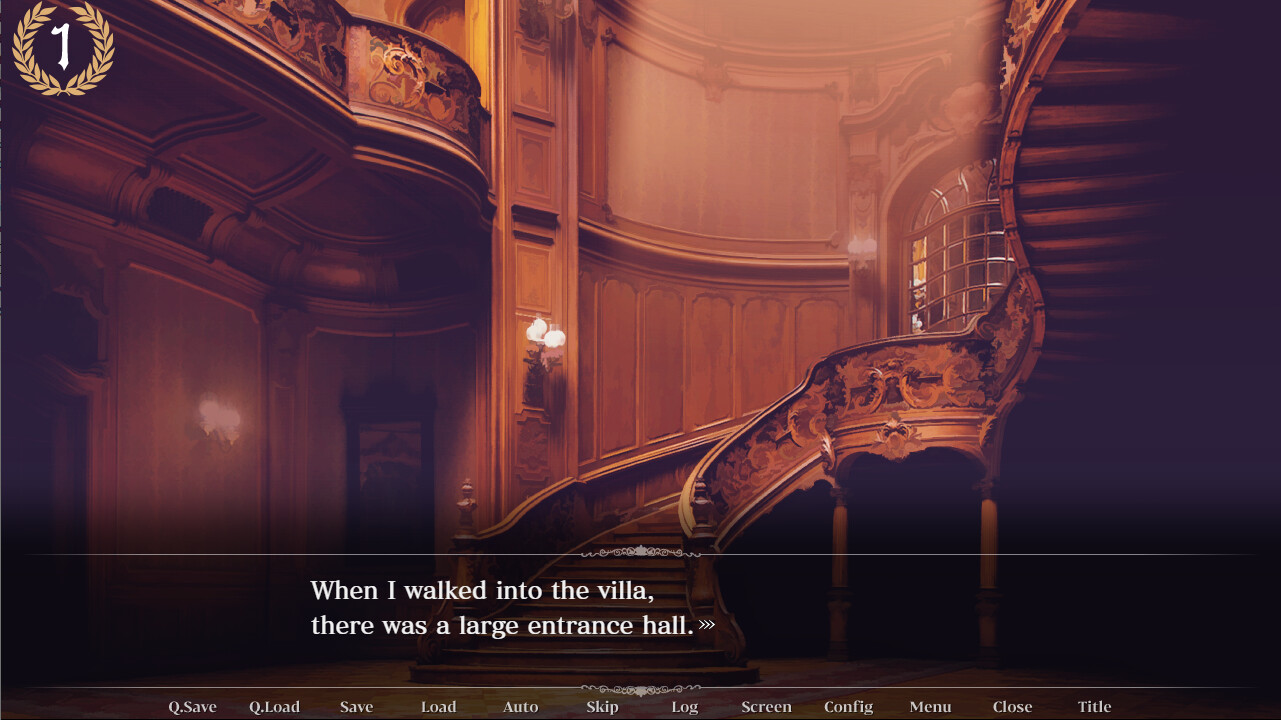Open the Save screen

356,707
